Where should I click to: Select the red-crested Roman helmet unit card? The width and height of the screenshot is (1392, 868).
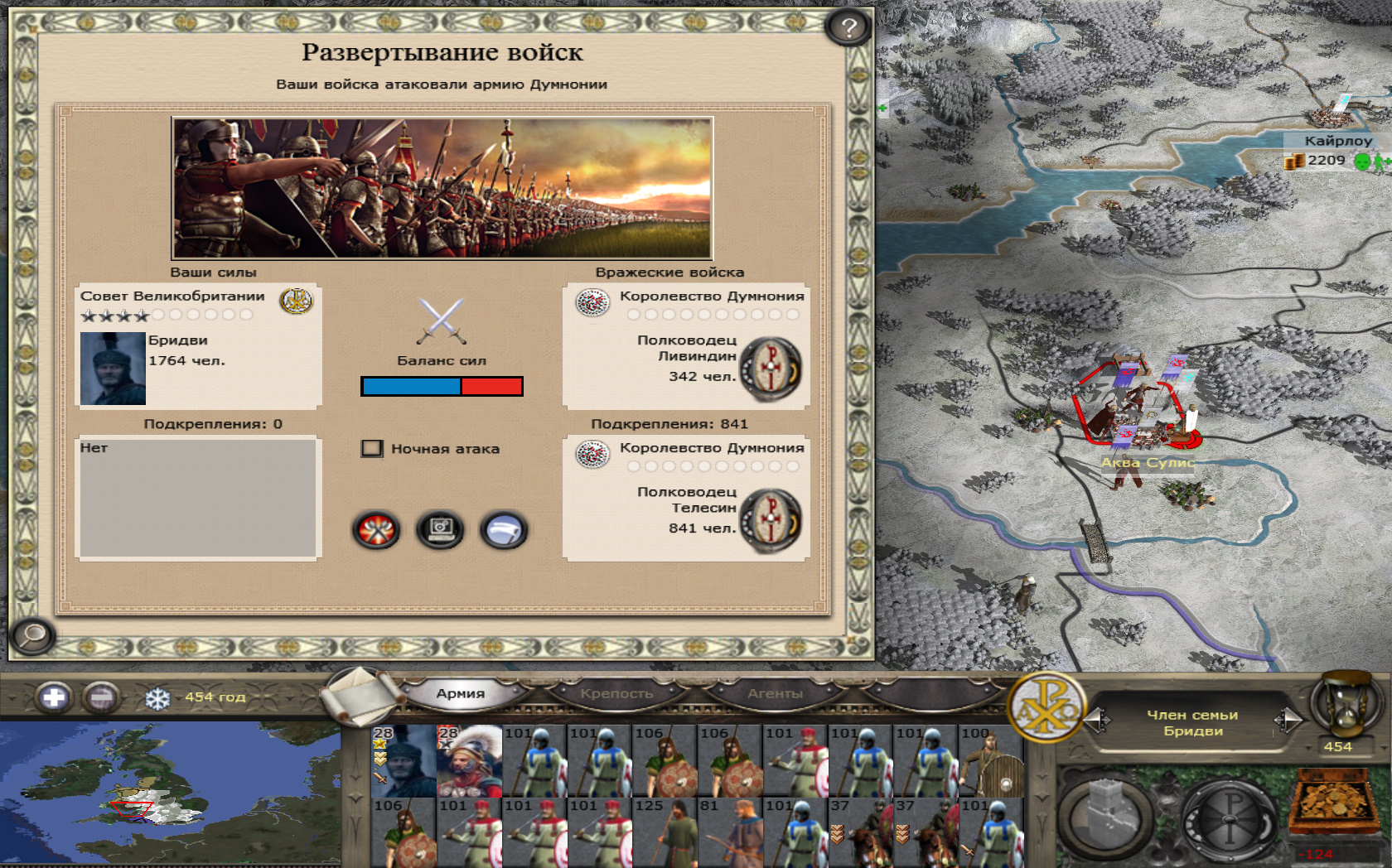pyautogui.click(x=469, y=760)
